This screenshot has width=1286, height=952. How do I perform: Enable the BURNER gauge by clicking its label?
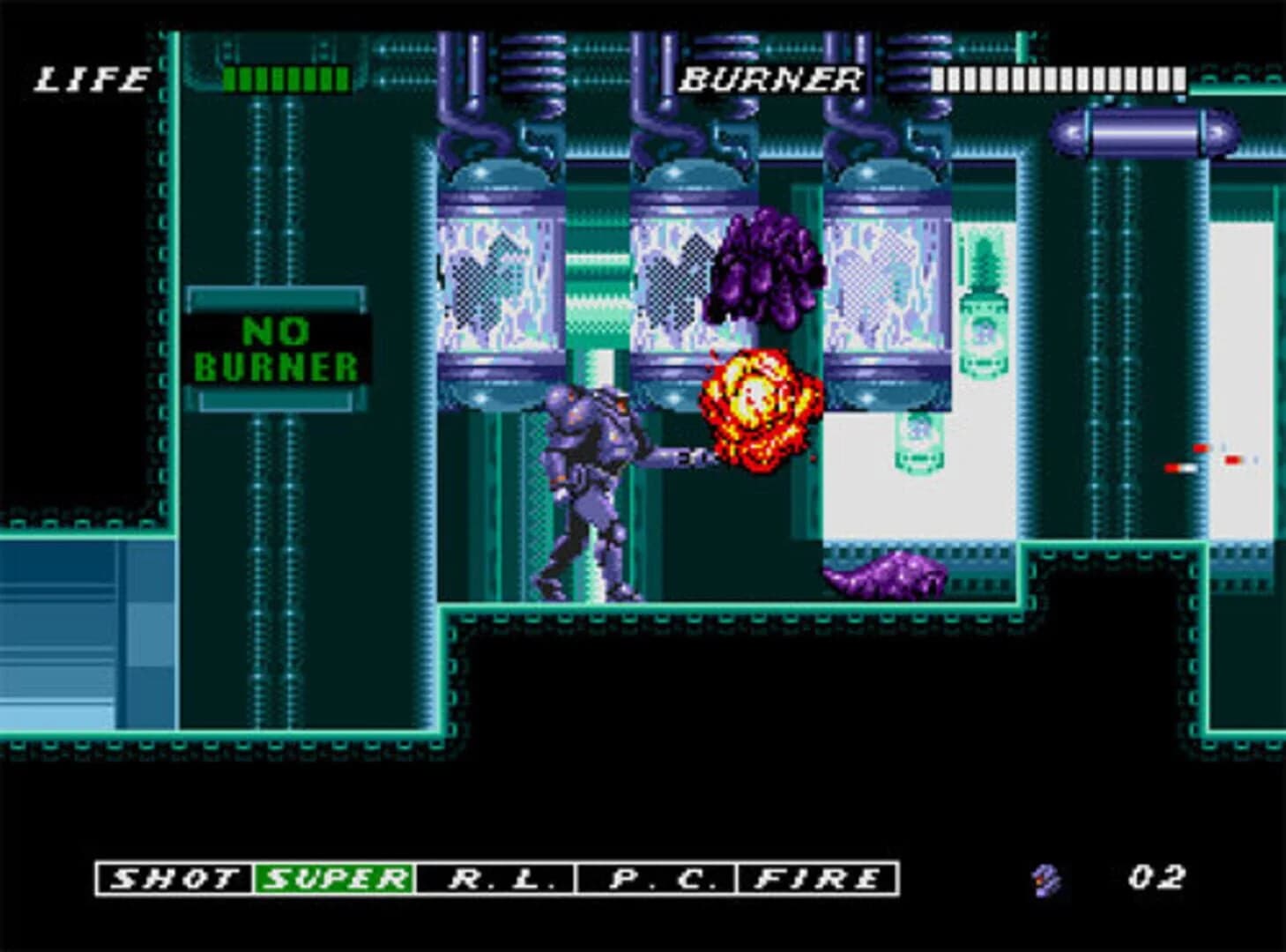coord(771,78)
